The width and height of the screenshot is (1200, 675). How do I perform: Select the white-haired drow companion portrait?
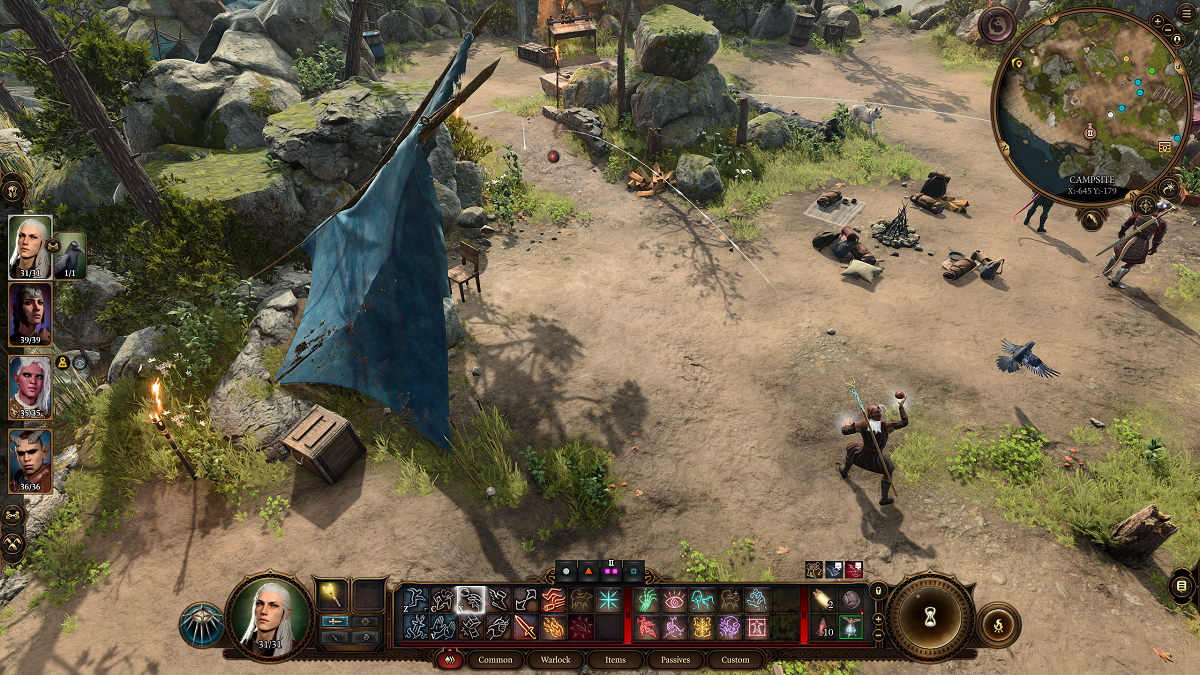(30, 385)
